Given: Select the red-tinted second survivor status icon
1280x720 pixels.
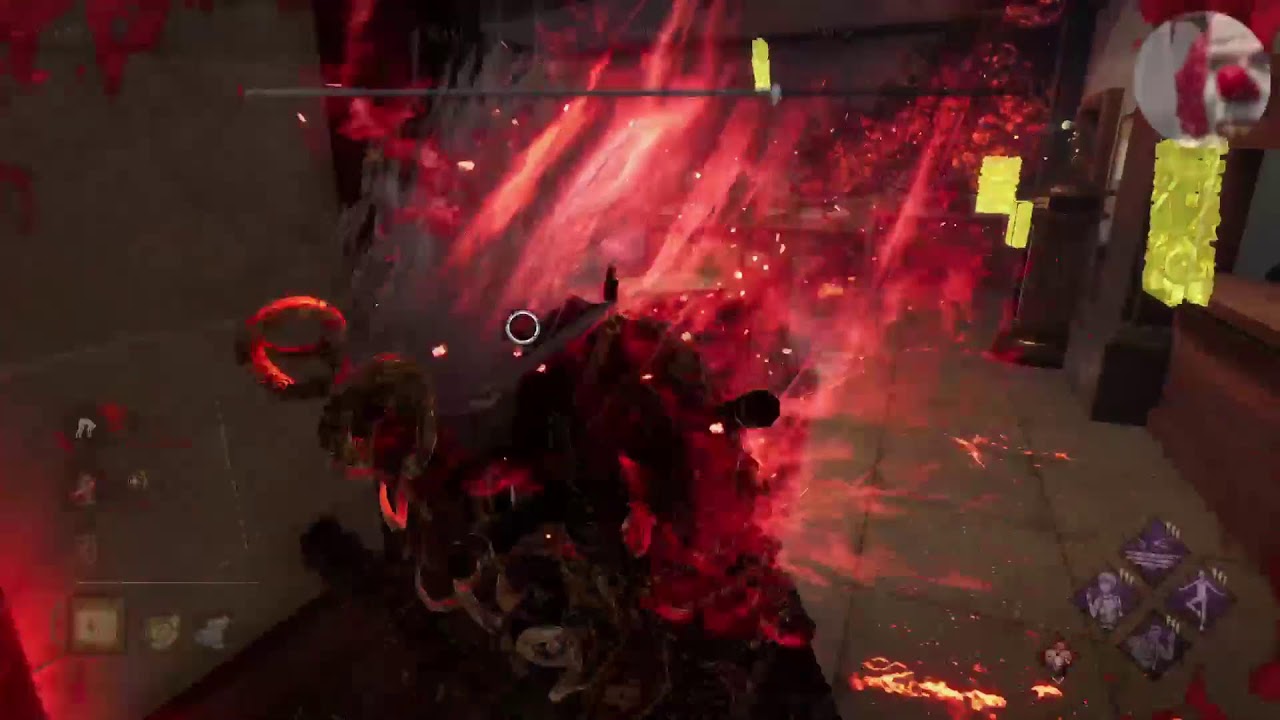Looking at the screenshot, I should (84, 489).
